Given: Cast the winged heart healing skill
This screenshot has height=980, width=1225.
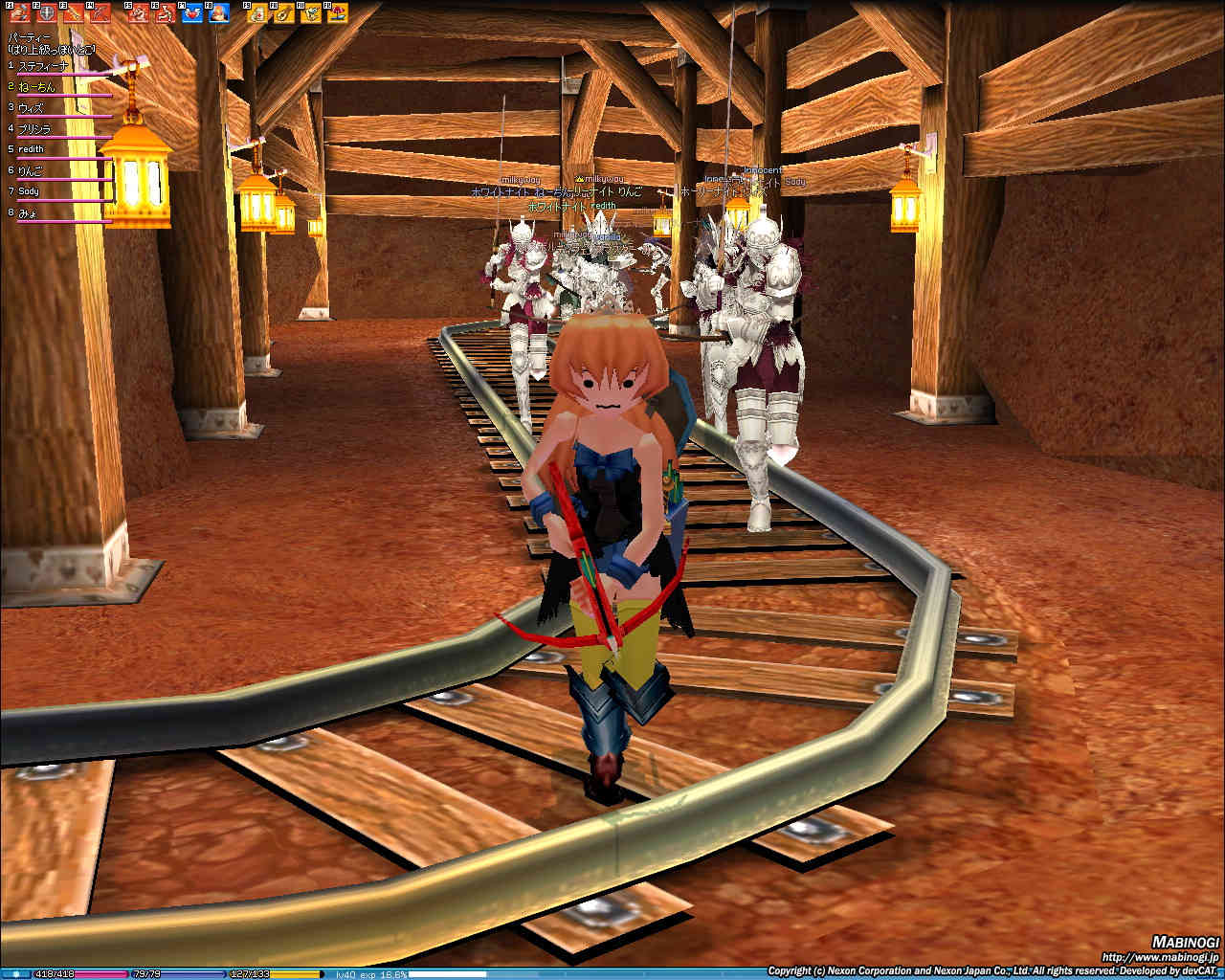Looking at the screenshot, I should click(192, 13).
